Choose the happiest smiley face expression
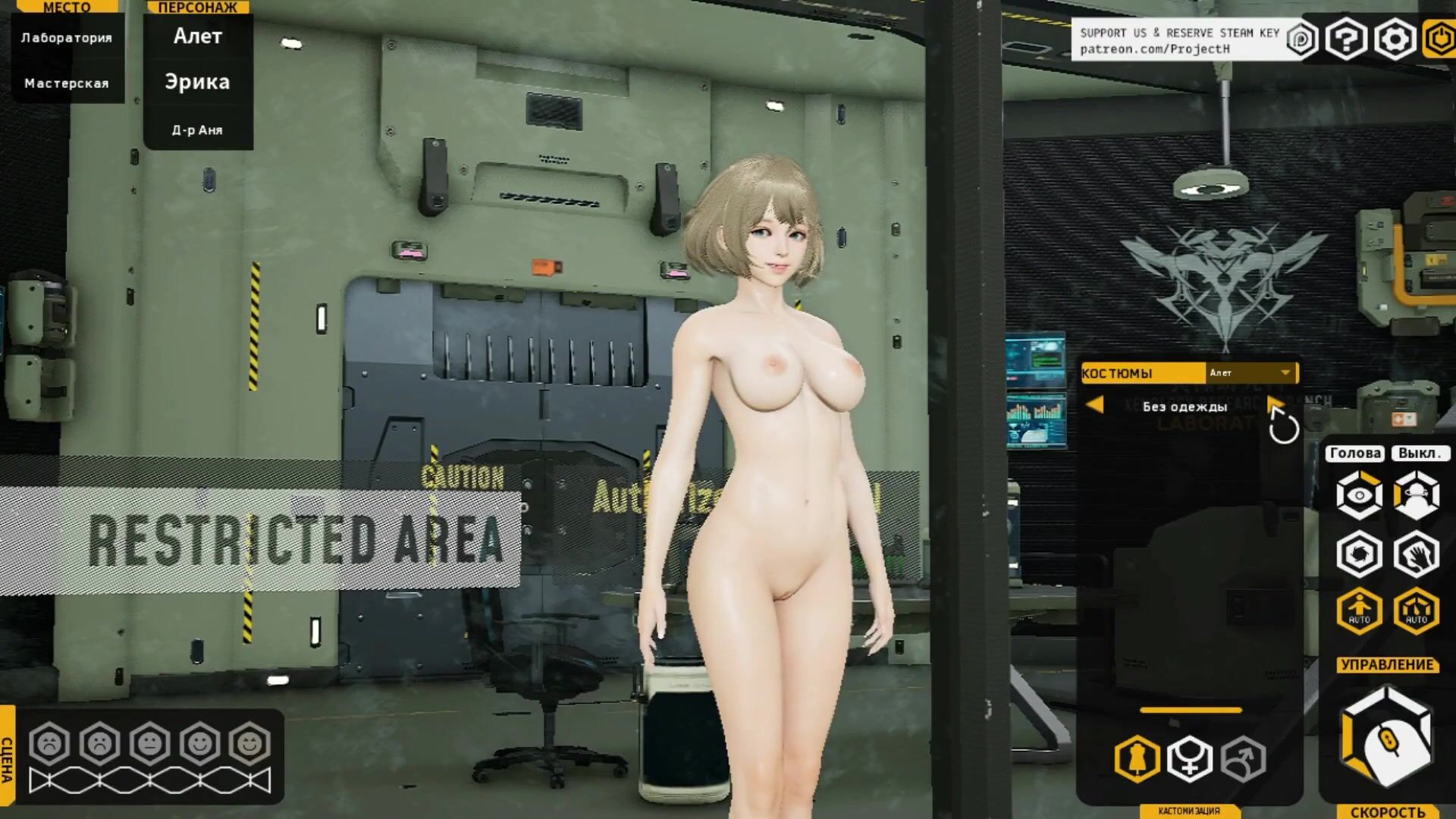The width and height of the screenshot is (1456, 819). pyautogui.click(x=249, y=743)
